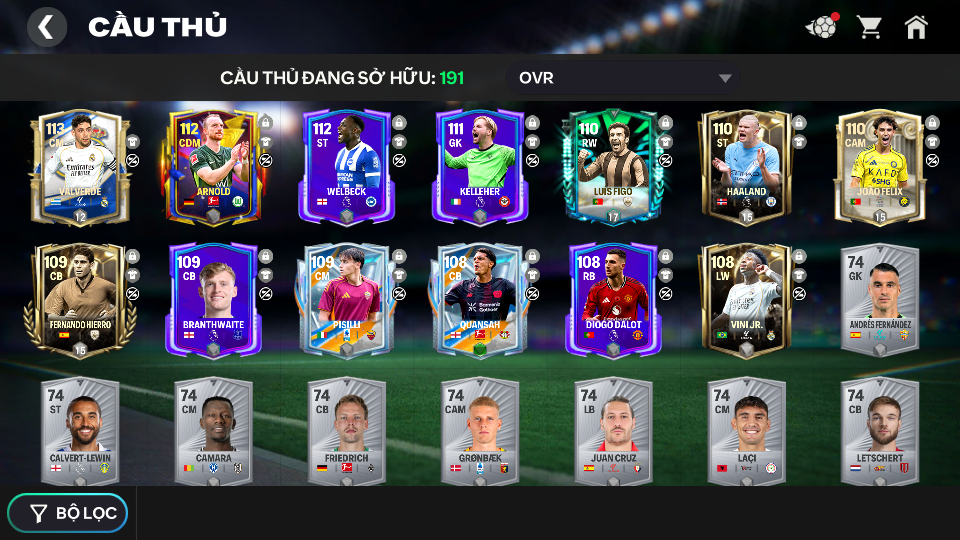This screenshot has width=960, height=540.
Task: Select the Vini Jr. 108 LW card
Action: (746, 298)
